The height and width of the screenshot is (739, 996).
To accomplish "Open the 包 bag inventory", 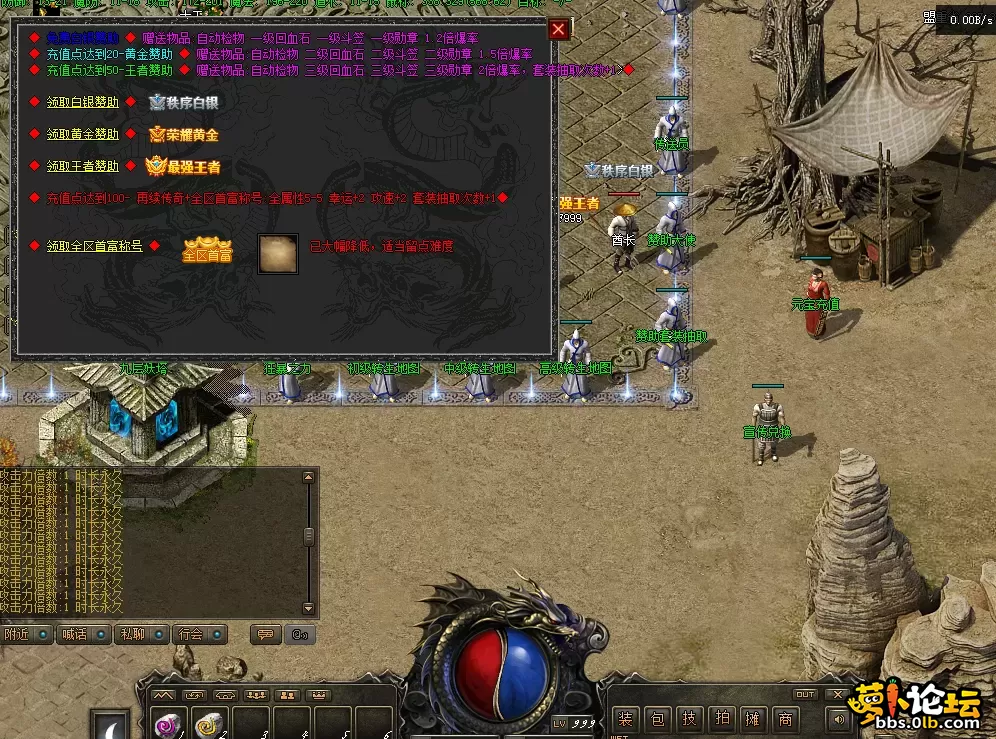I will (657, 718).
